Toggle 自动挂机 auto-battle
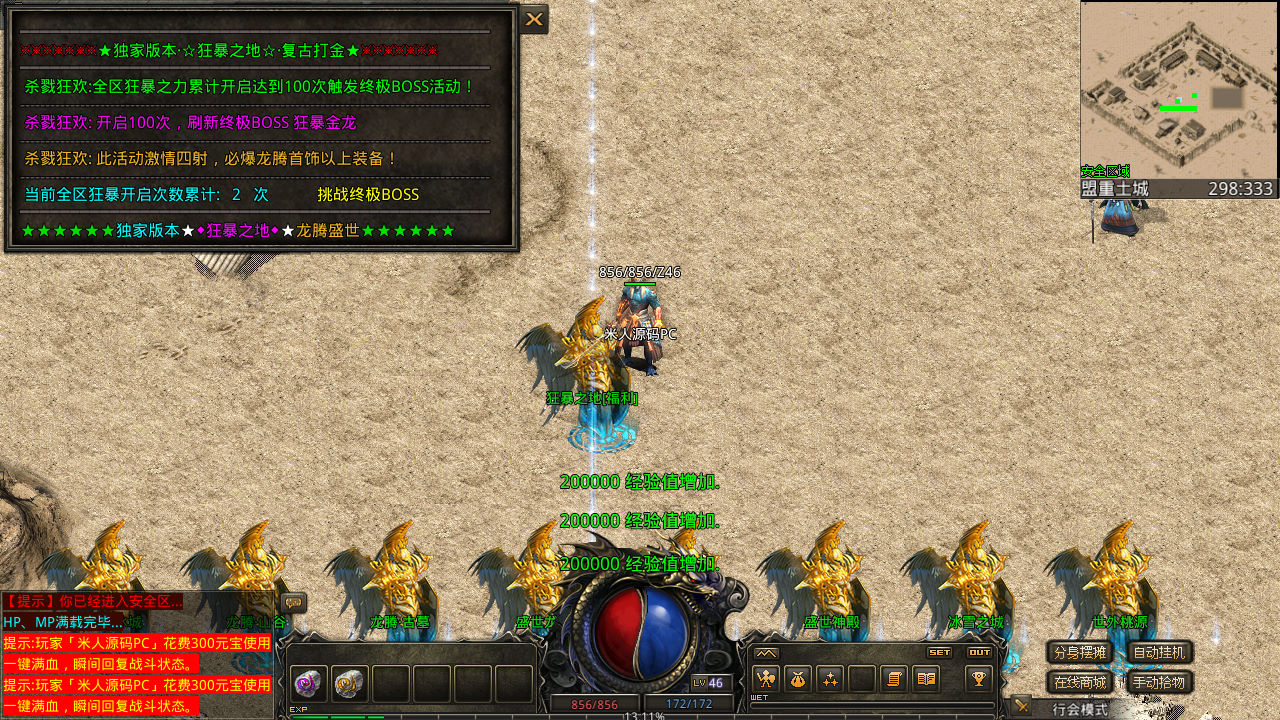This screenshot has height=720, width=1280. tap(1160, 653)
